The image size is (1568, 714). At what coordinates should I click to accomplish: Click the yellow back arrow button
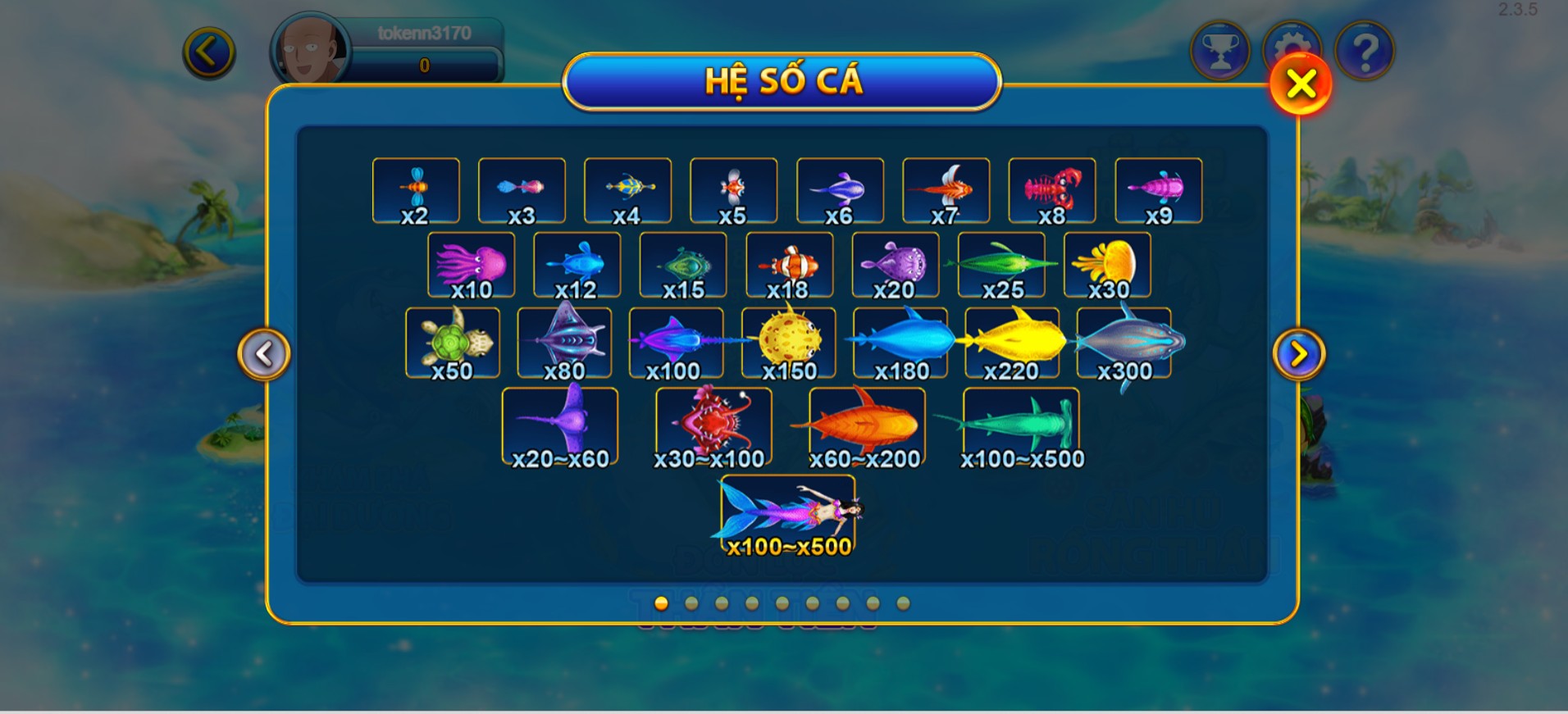tap(209, 53)
